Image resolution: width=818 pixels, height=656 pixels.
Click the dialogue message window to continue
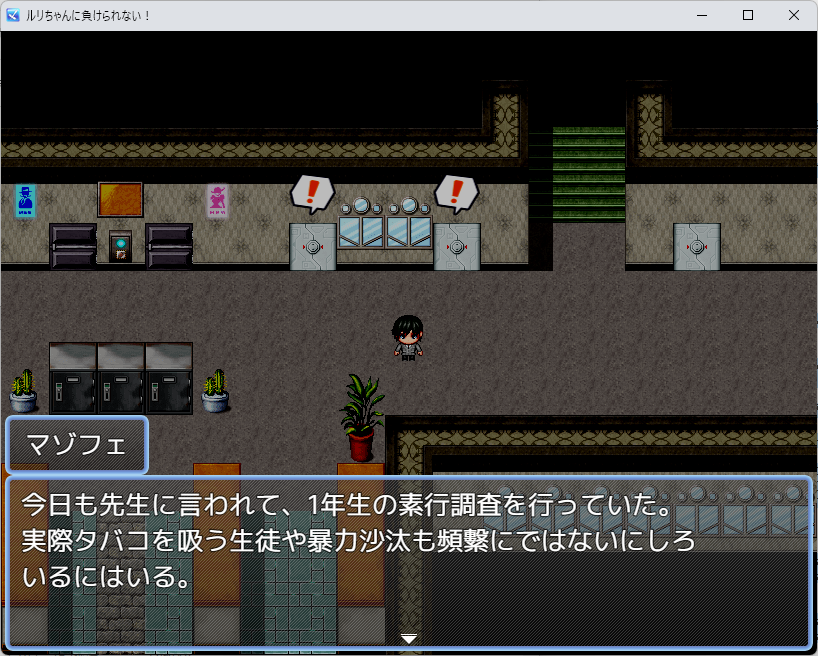tap(409, 560)
